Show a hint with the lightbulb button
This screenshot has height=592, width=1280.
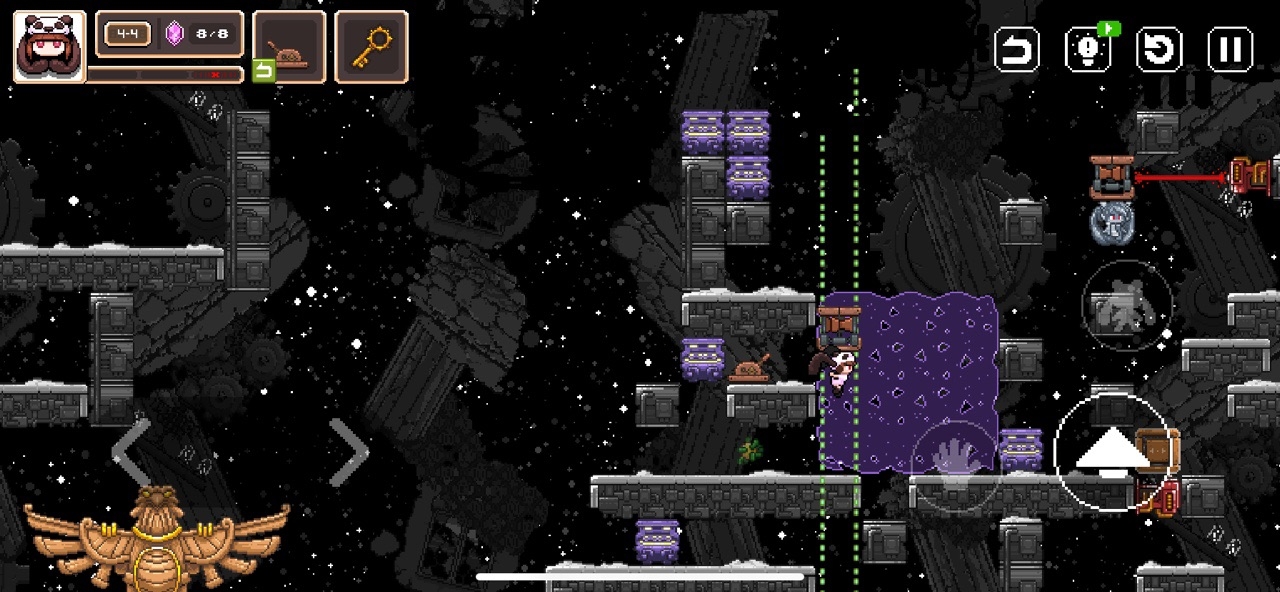tap(1088, 49)
